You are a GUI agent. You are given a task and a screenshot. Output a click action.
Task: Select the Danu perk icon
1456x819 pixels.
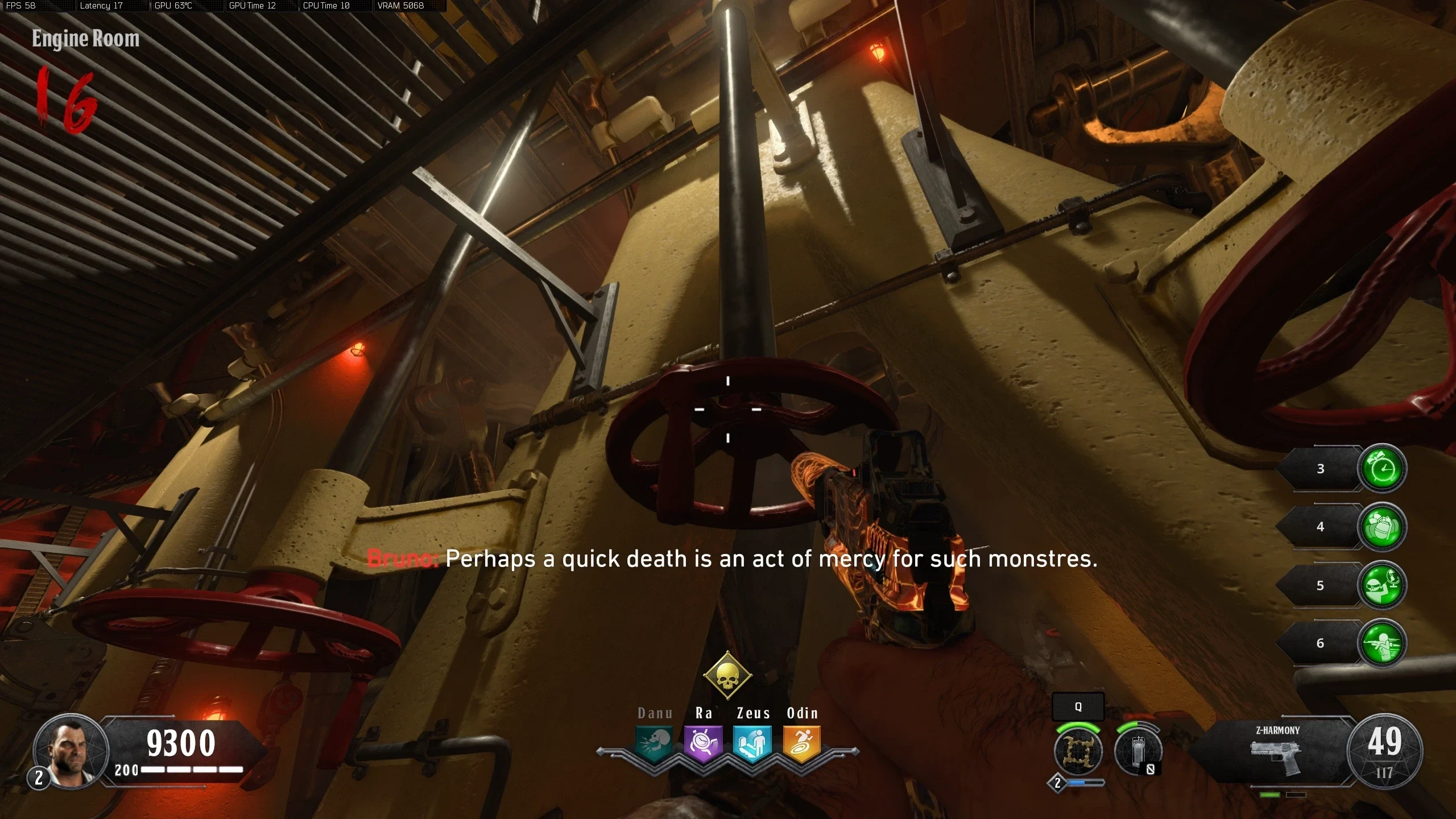654,743
